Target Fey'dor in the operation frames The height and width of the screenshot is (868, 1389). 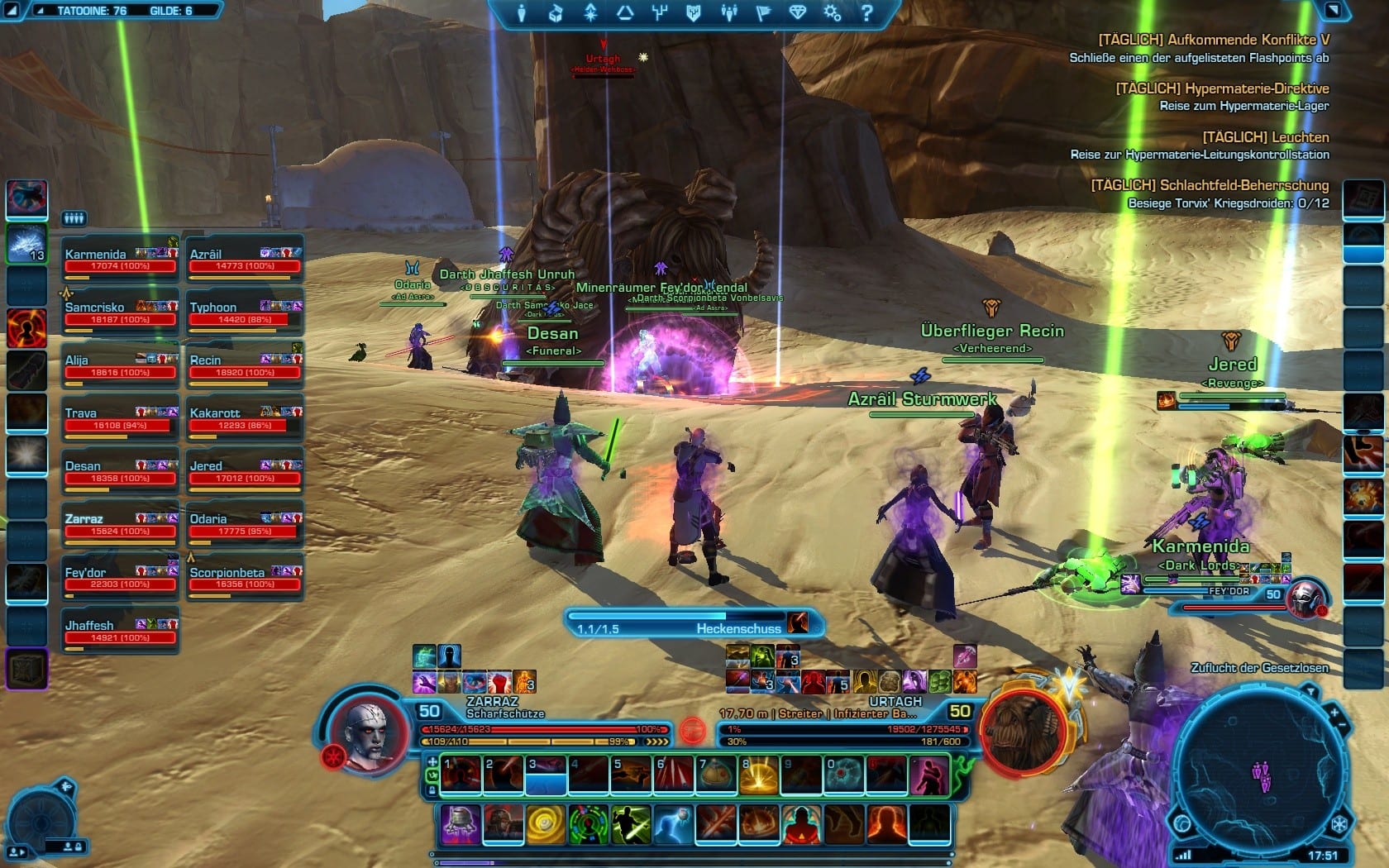tap(120, 578)
